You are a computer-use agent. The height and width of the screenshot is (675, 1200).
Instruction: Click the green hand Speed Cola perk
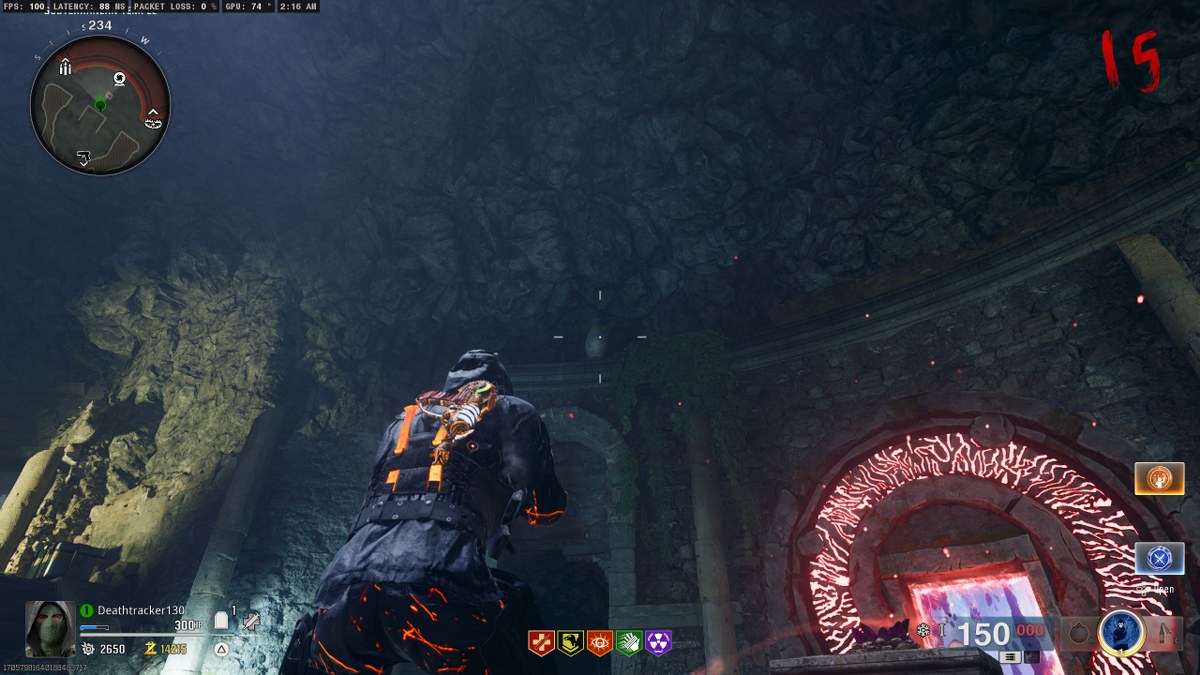click(x=629, y=642)
